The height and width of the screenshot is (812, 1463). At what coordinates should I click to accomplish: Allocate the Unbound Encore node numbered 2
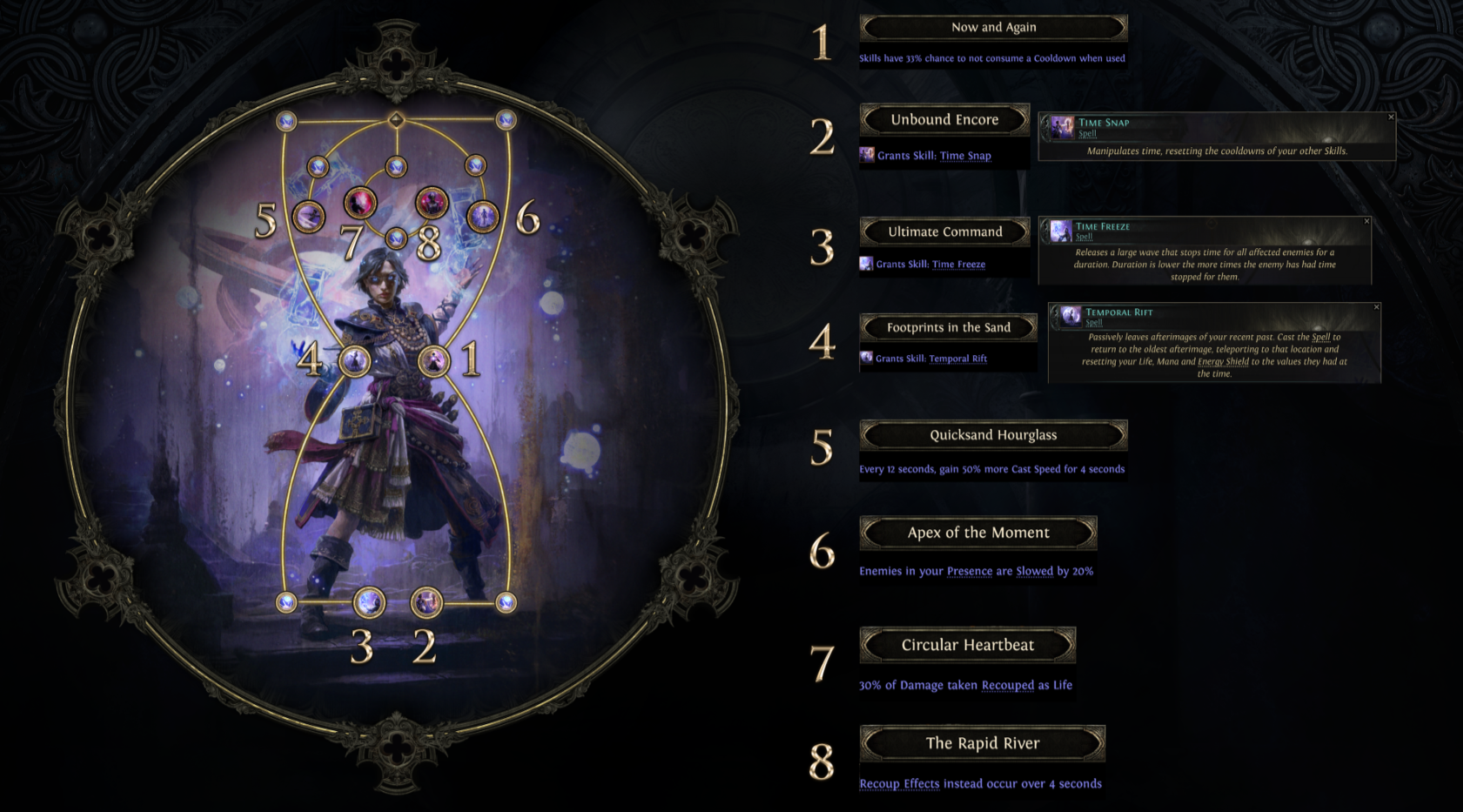click(x=426, y=601)
